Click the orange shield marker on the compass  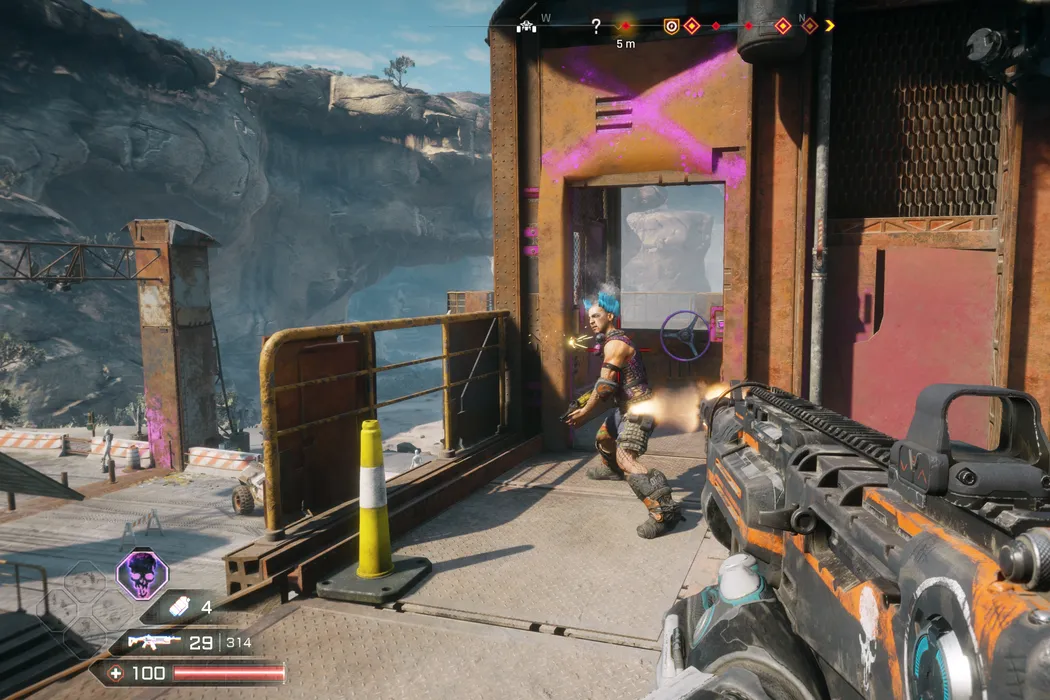pyautogui.click(x=671, y=26)
